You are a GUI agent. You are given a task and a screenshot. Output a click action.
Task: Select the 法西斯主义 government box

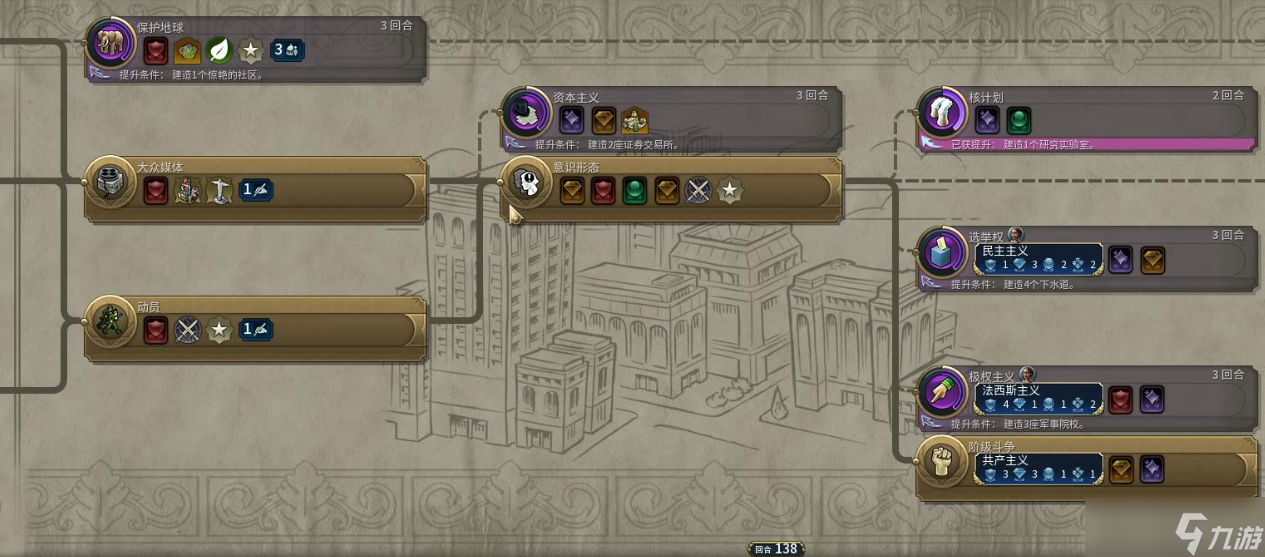(1038, 398)
